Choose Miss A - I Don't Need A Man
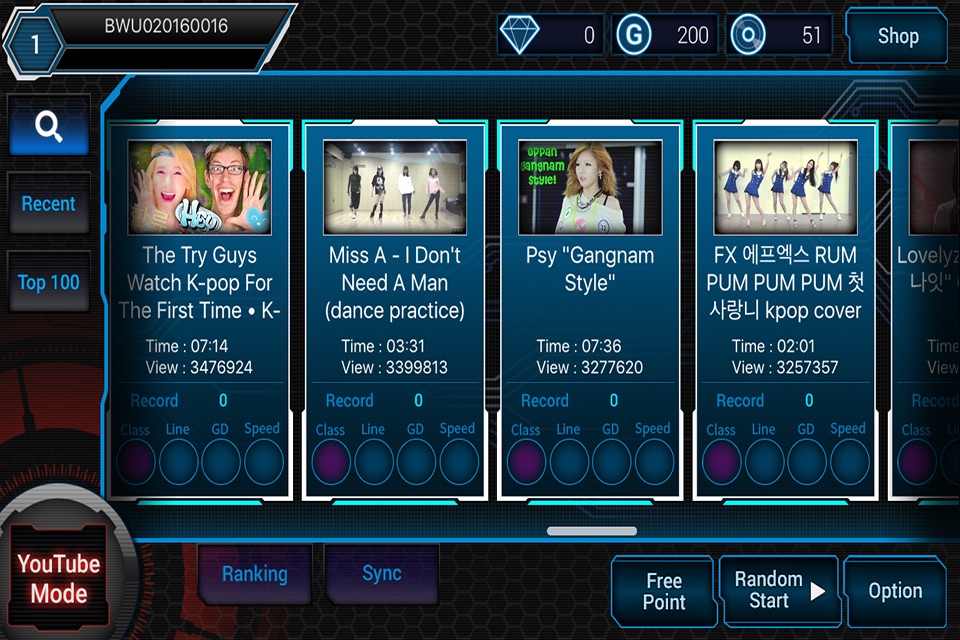Image resolution: width=960 pixels, height=640 pixels. pos(394,310)
